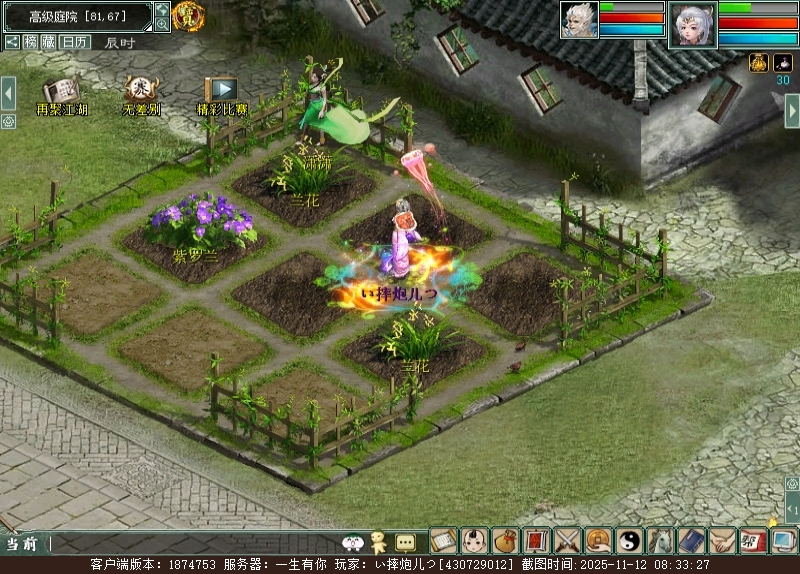Click the golden incense burner buff icon
The width and height of the screenshot is (800, 574).
coord(759,63)
